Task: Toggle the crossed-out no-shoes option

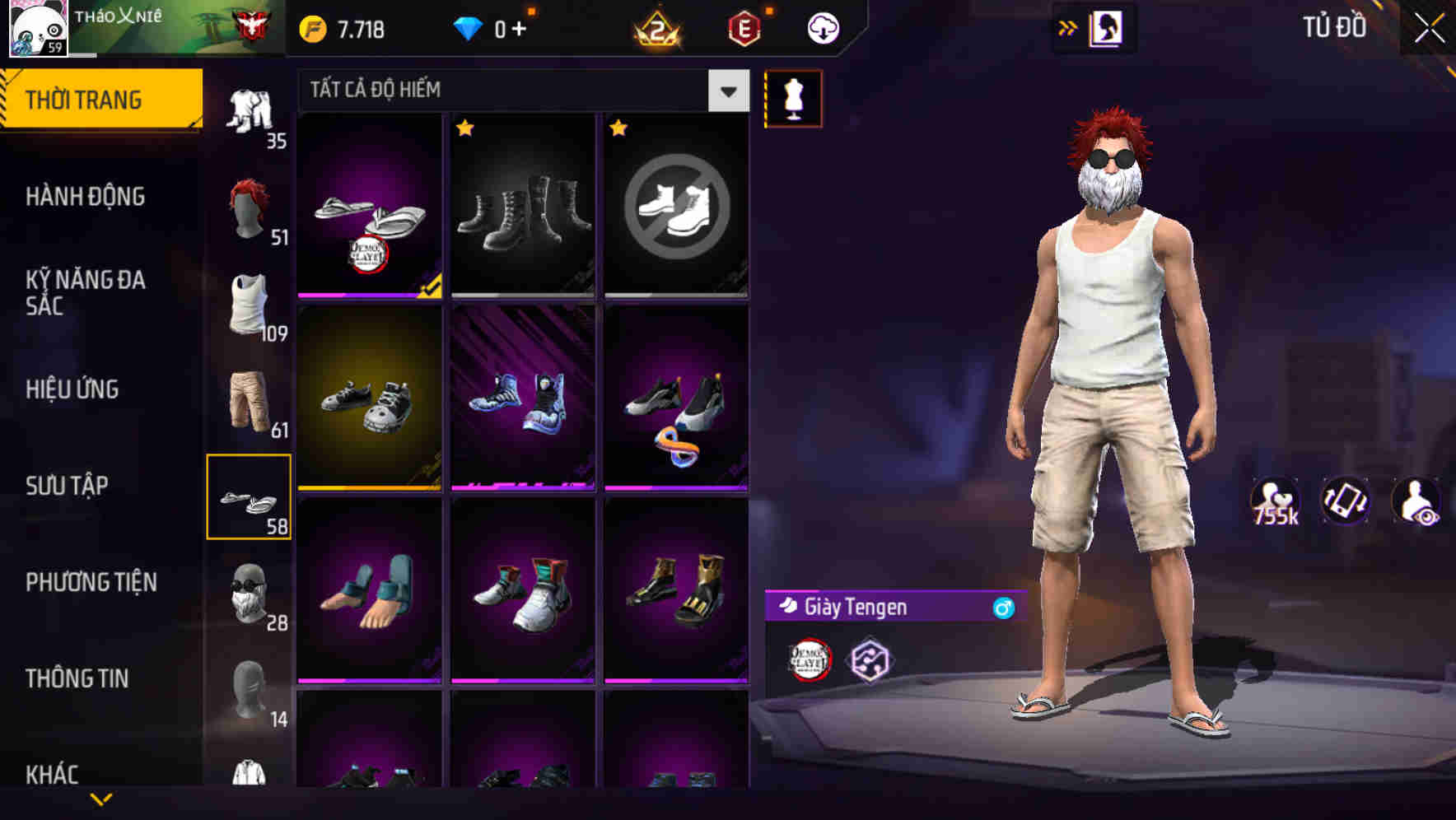Action: [675, 206]
